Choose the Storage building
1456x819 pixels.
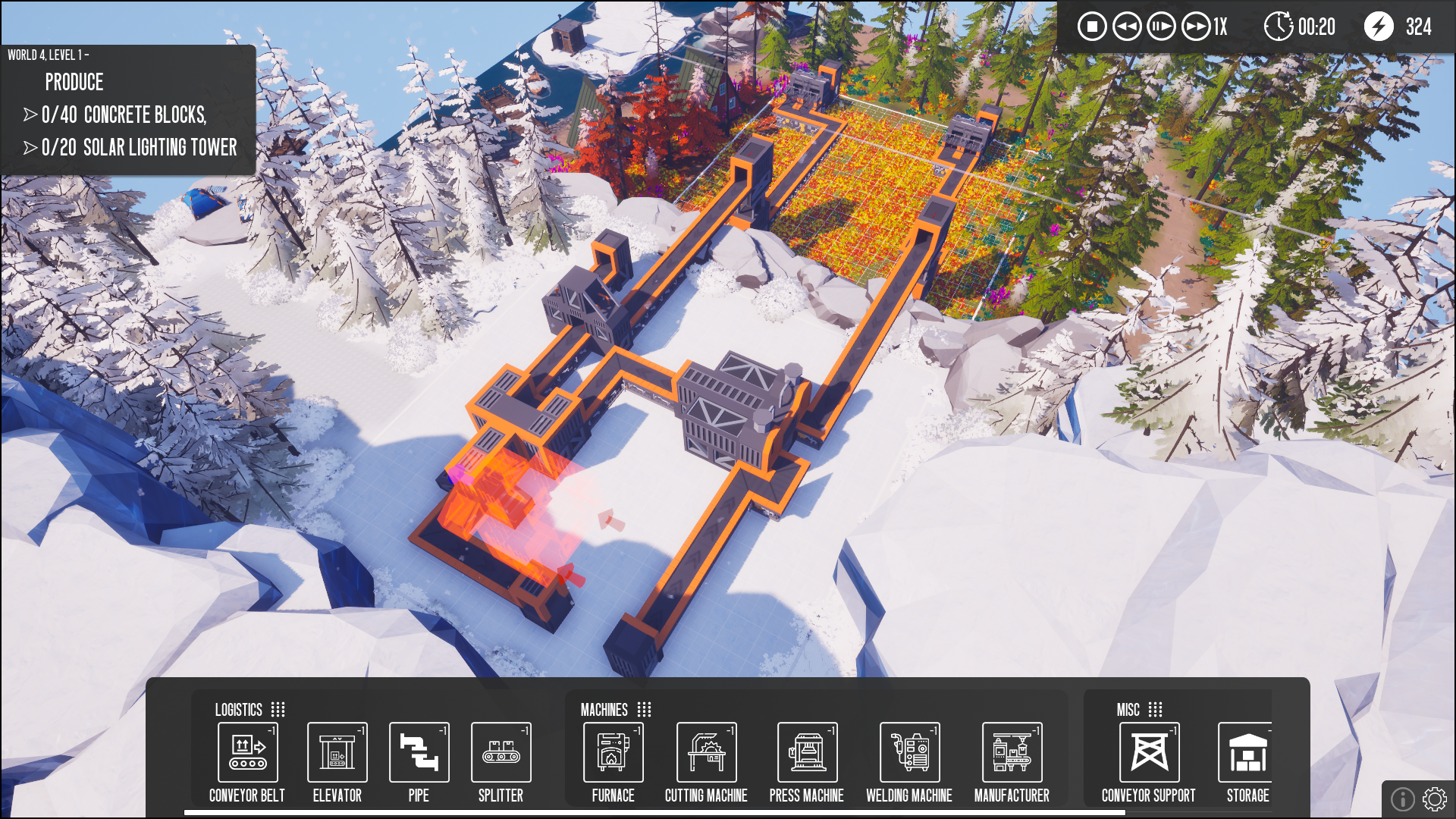(1246, 753)
